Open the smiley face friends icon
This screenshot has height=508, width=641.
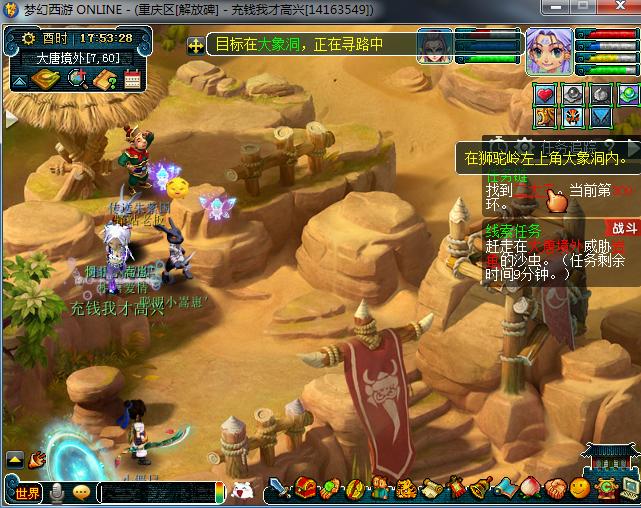580,489
